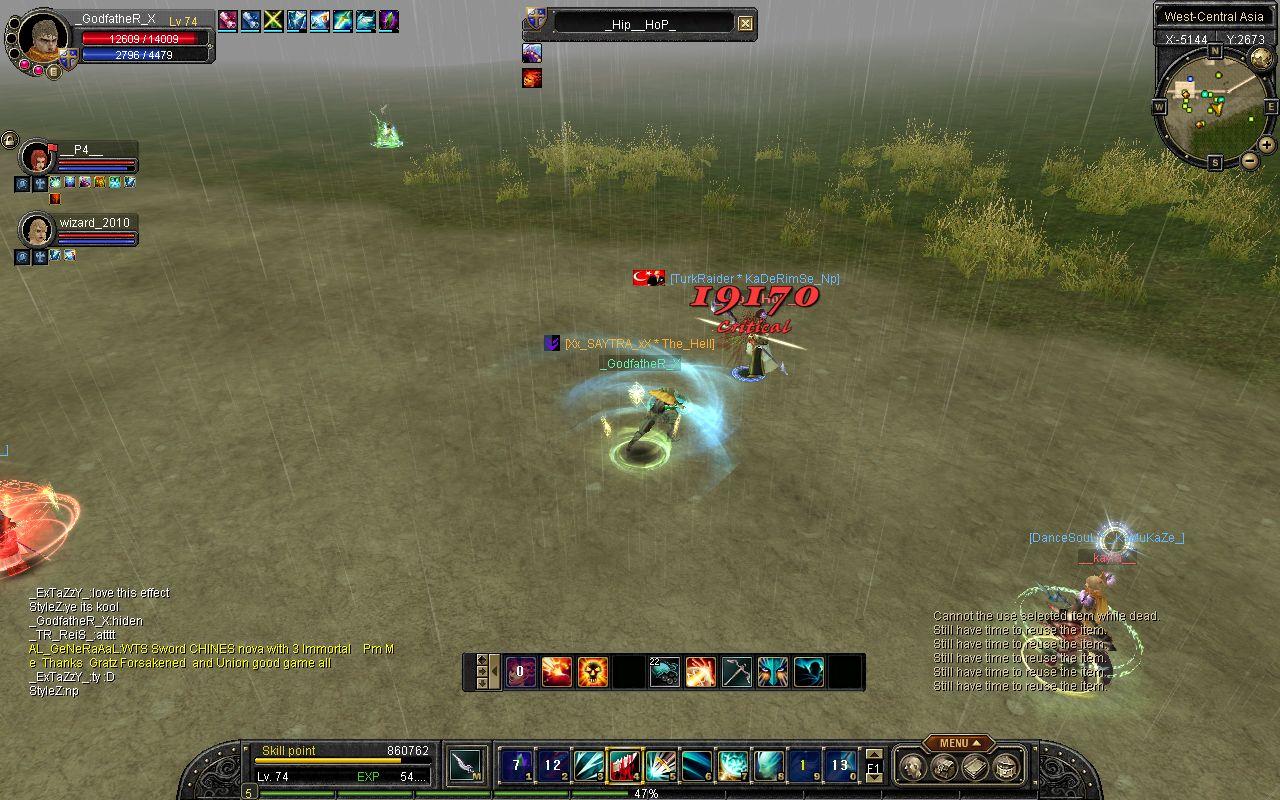Zoom in the minimap with plus button
Screen dimensions: 1280x800
(1266, 145)
